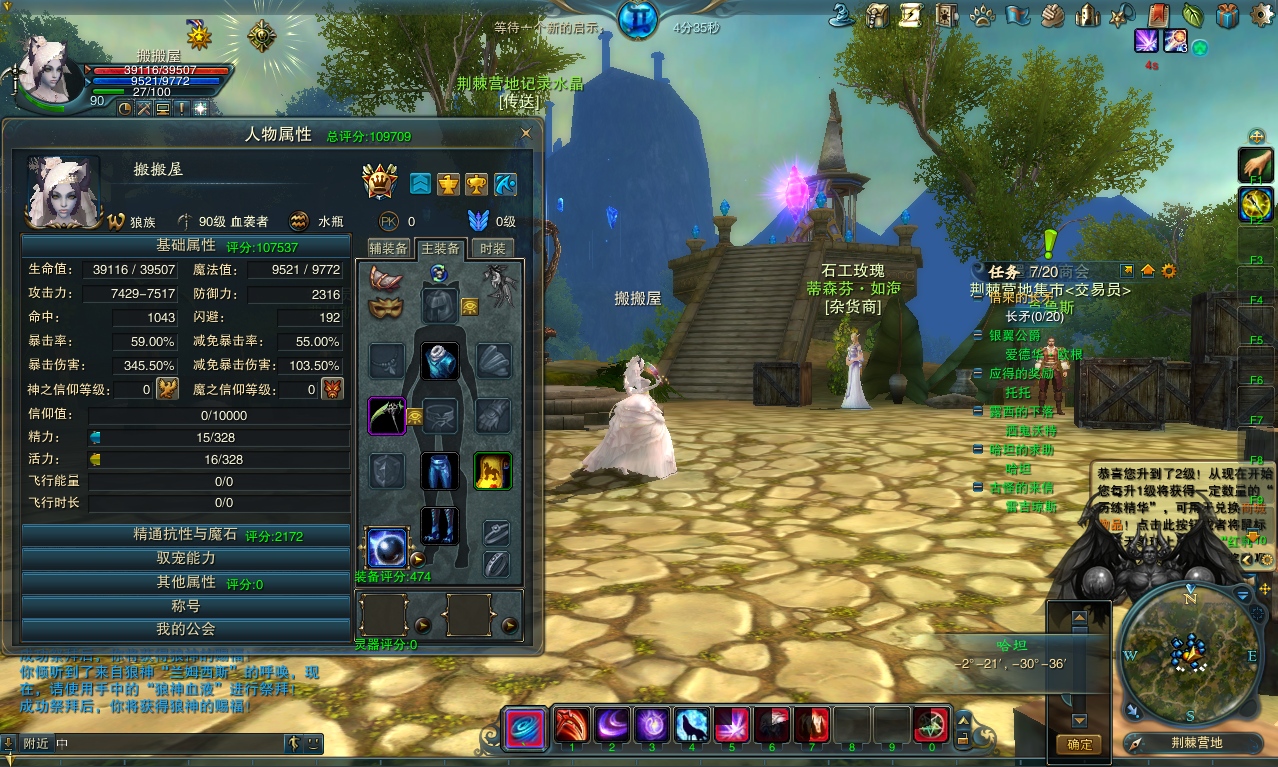The height and width of the screenshot is (767, 1278).
Task: Select the green scythe weapon slot
Action: tap(386, 416)
